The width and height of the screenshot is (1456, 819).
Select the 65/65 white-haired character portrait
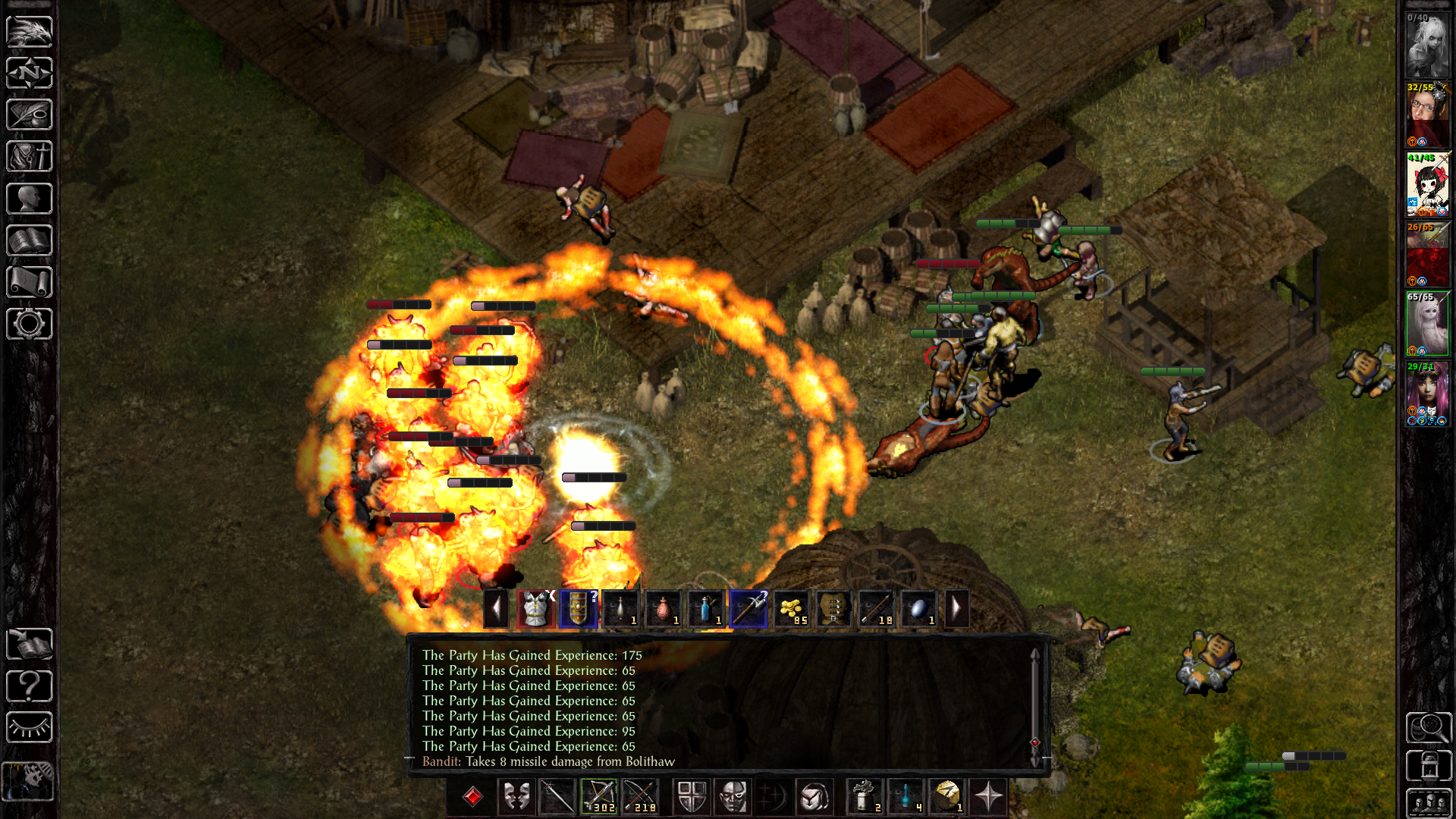pos(1427,325)
